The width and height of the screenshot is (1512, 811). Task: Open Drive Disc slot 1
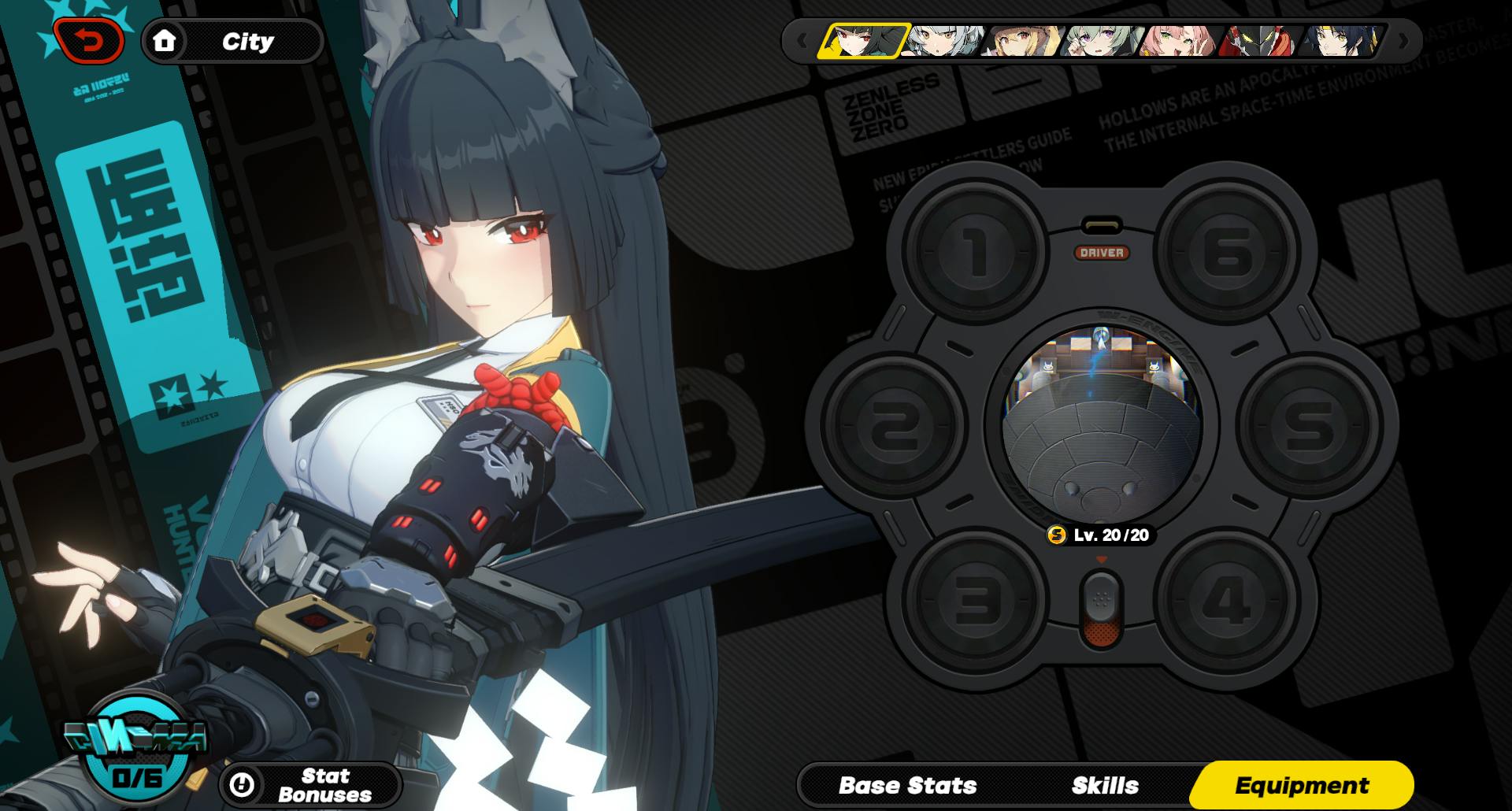(x=976, y=254)
